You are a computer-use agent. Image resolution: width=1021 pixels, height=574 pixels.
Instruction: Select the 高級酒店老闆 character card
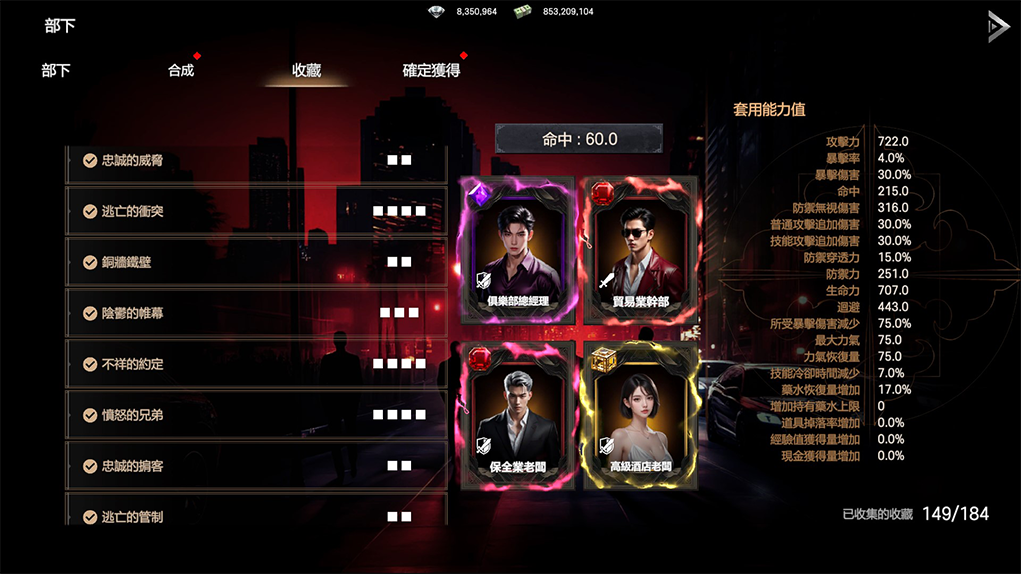[x=641, y=416]
